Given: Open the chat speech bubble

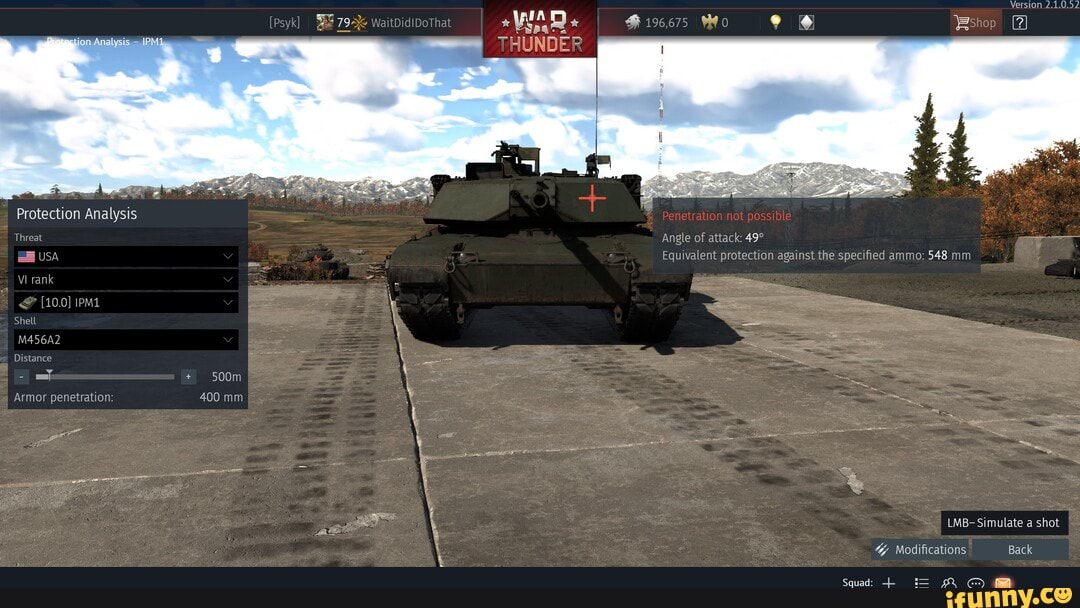Looking at the screenshot, I should click(x=976, y=583).
